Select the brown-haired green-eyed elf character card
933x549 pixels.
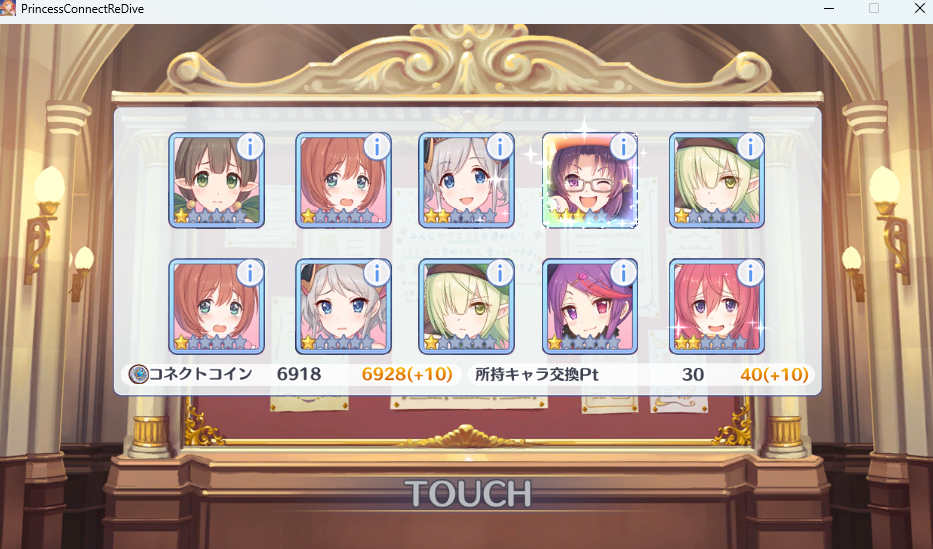click(215, 183)
